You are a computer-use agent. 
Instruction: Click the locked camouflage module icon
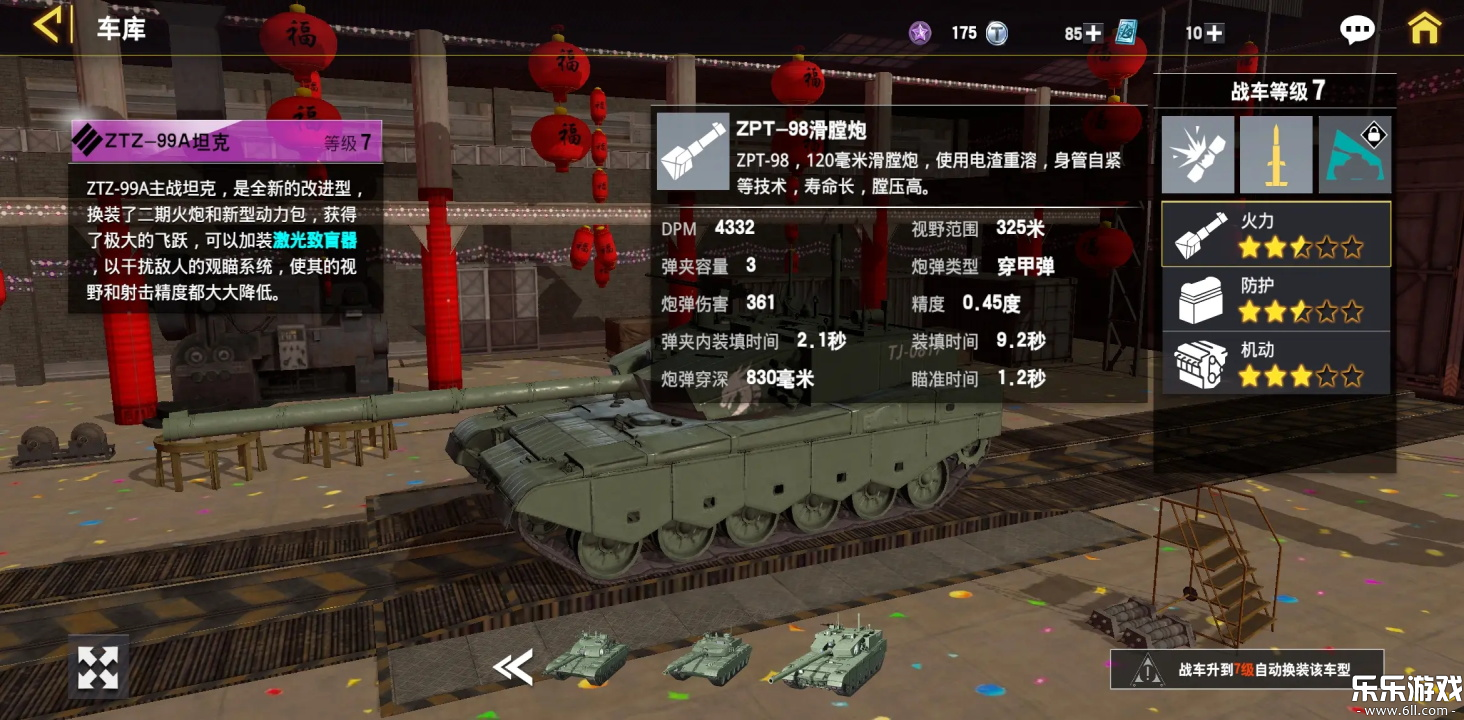(x=1355, y=154)
